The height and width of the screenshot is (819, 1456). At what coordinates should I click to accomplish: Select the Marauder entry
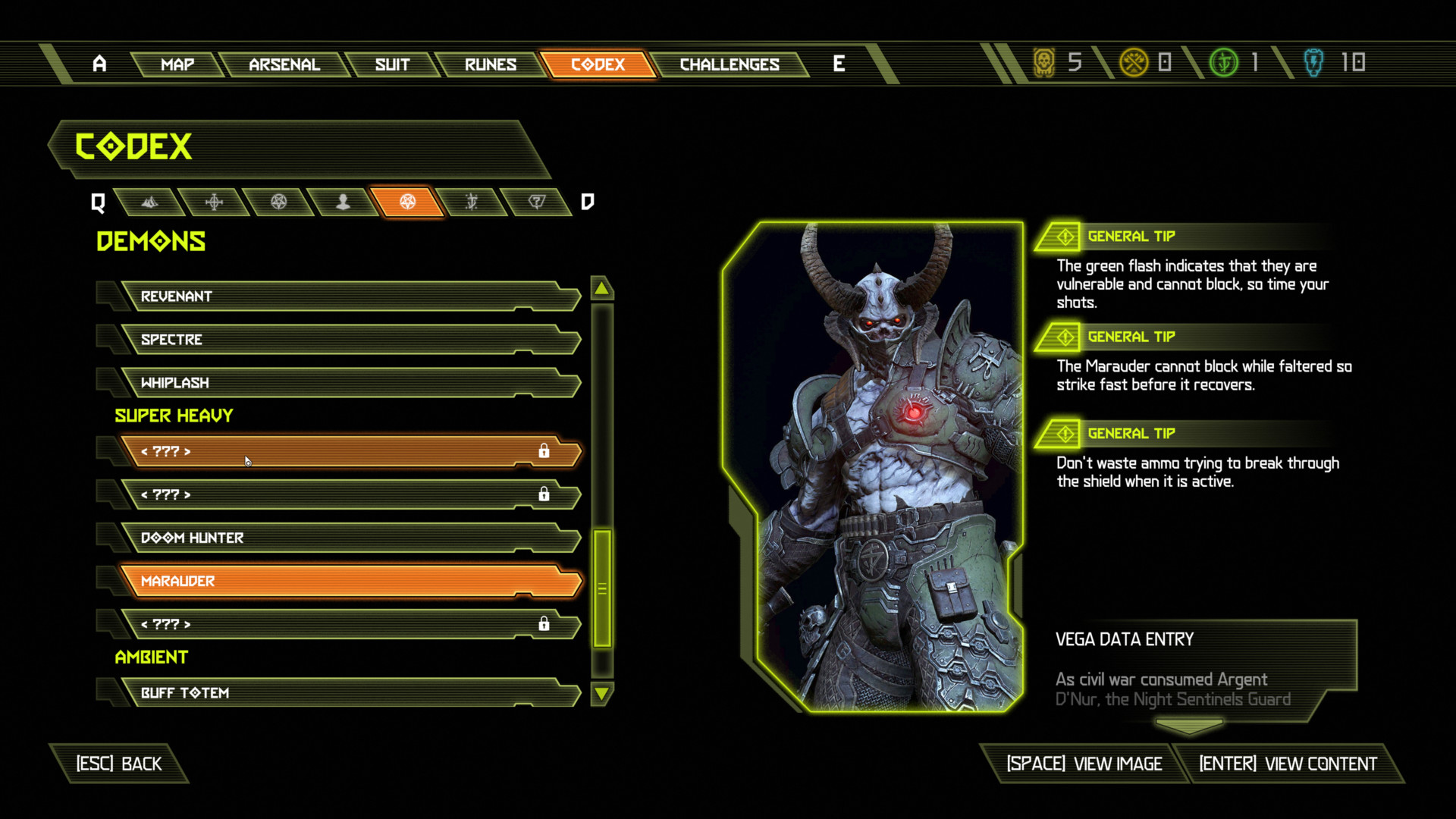tap(349, 581)
